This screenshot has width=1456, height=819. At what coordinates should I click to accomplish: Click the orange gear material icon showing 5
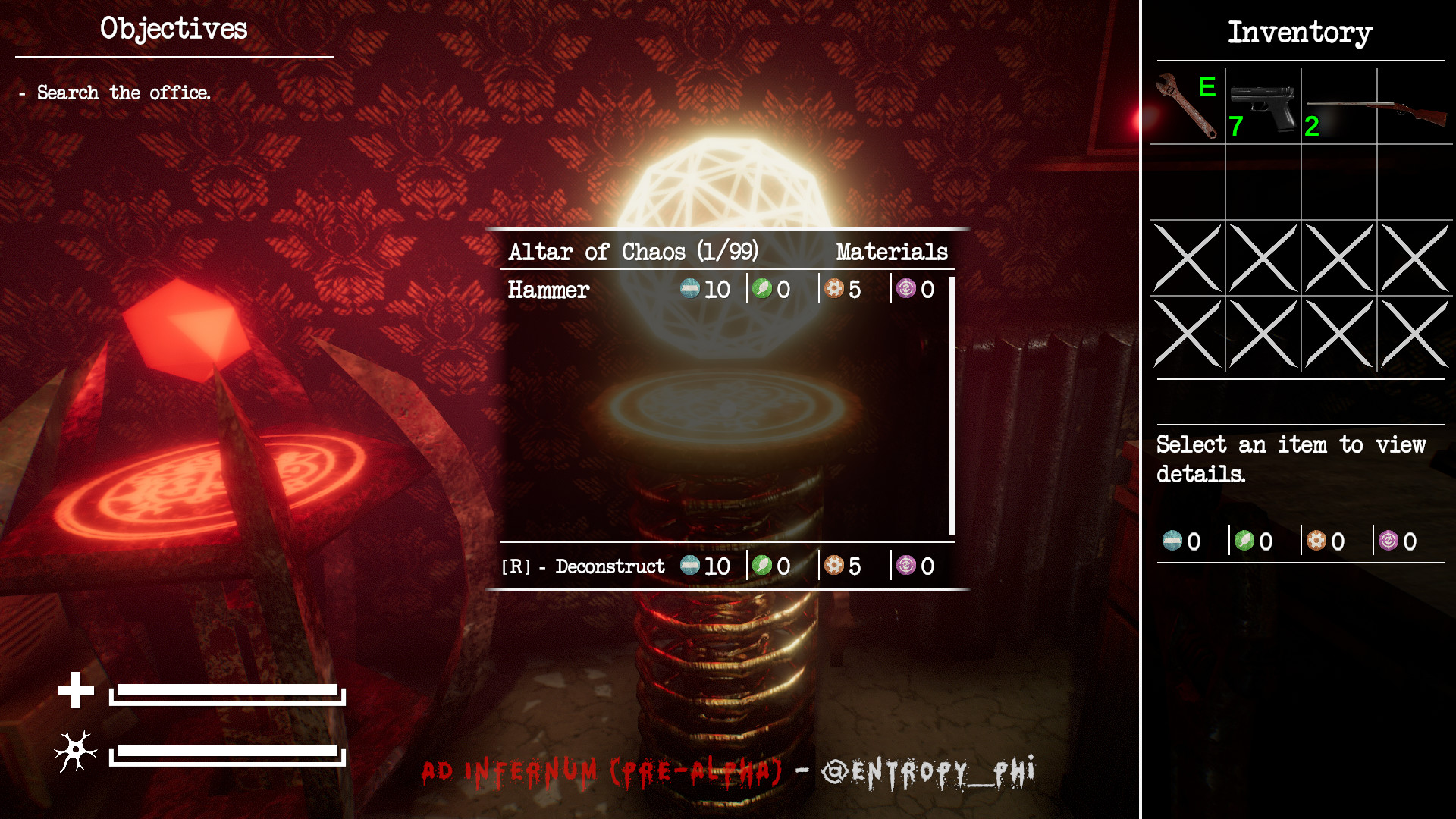click(833, 289)
